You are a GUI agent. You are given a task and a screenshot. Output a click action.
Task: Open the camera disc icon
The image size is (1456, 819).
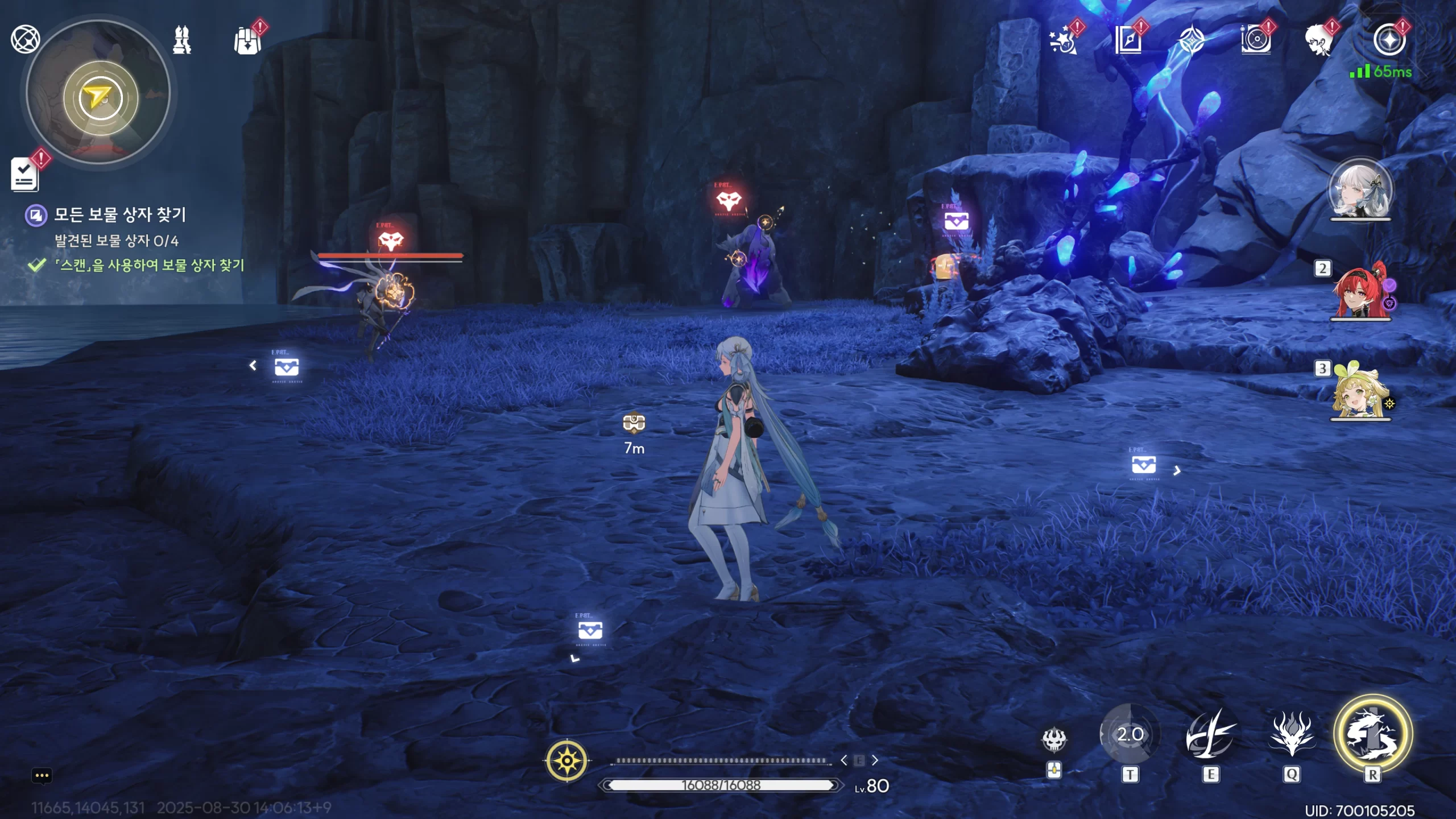tap(1256, 41)
